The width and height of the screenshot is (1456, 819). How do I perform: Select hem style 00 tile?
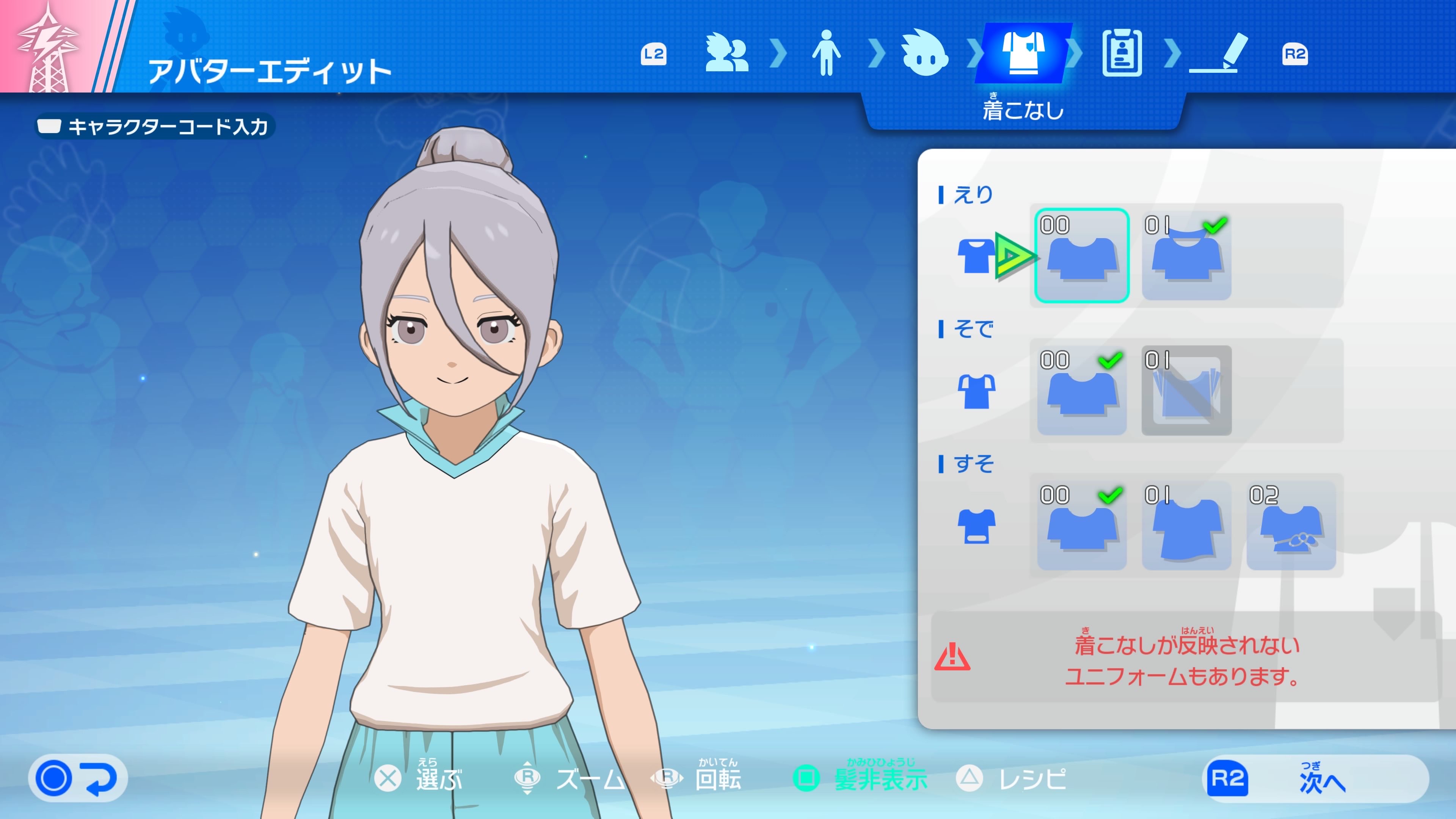click(1081, 525)
